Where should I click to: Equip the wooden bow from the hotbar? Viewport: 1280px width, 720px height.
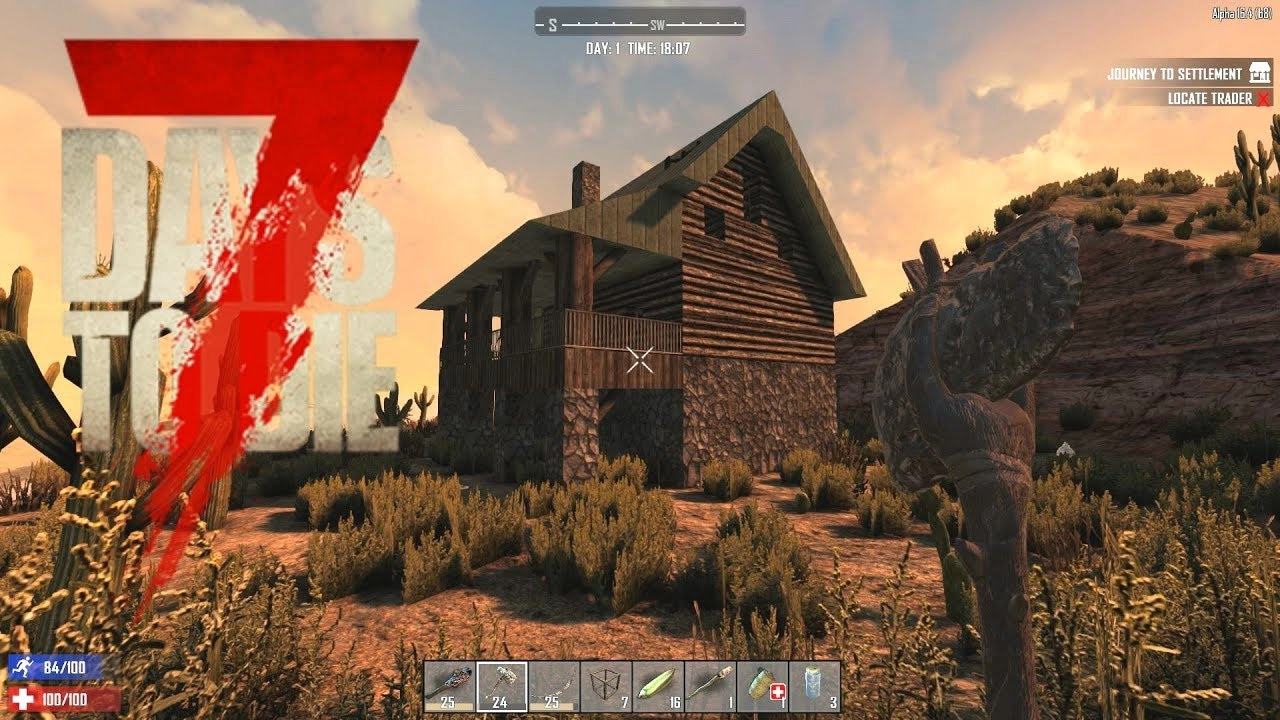(x=554, y=686)
